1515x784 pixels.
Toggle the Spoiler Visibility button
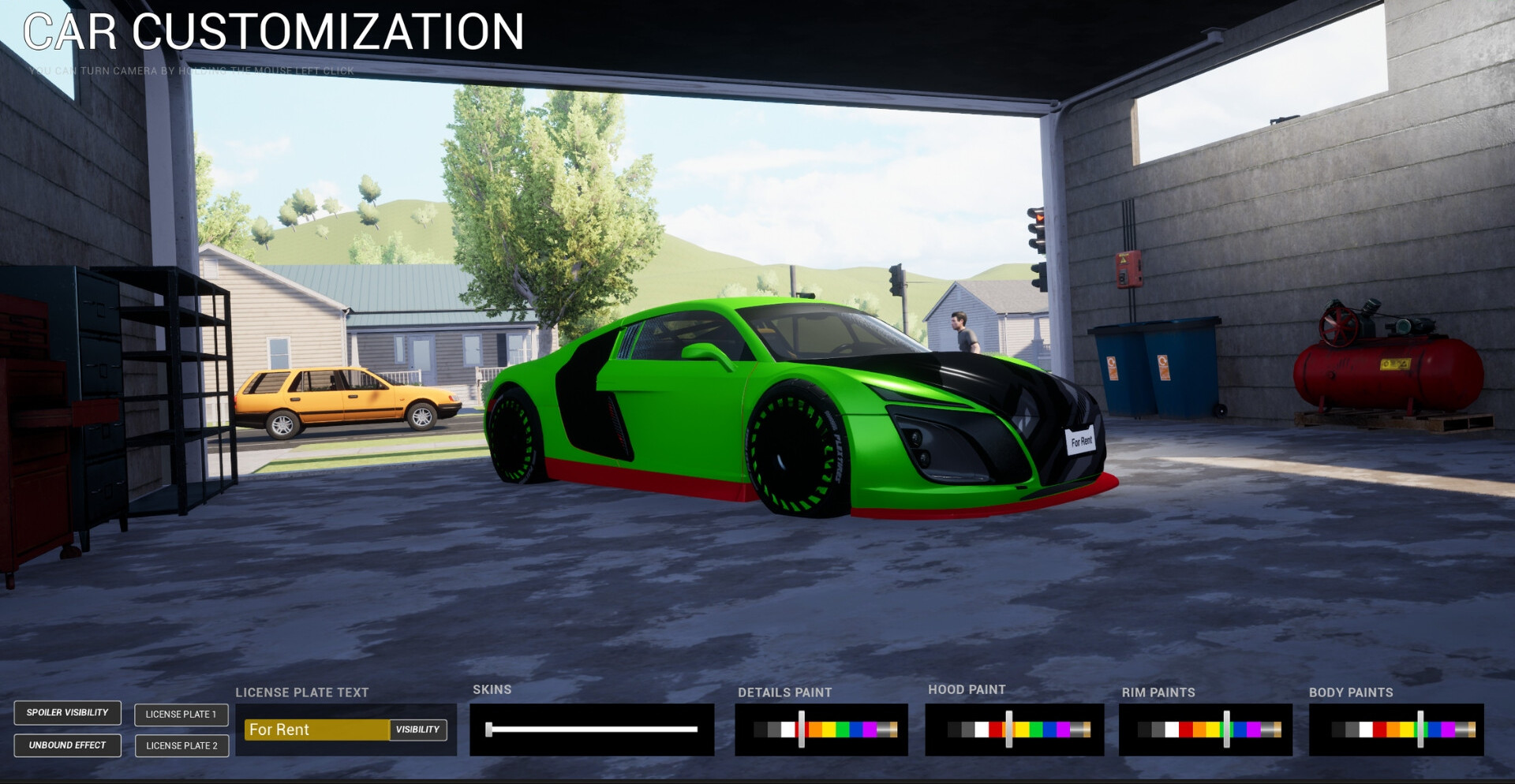pos(67,713)
